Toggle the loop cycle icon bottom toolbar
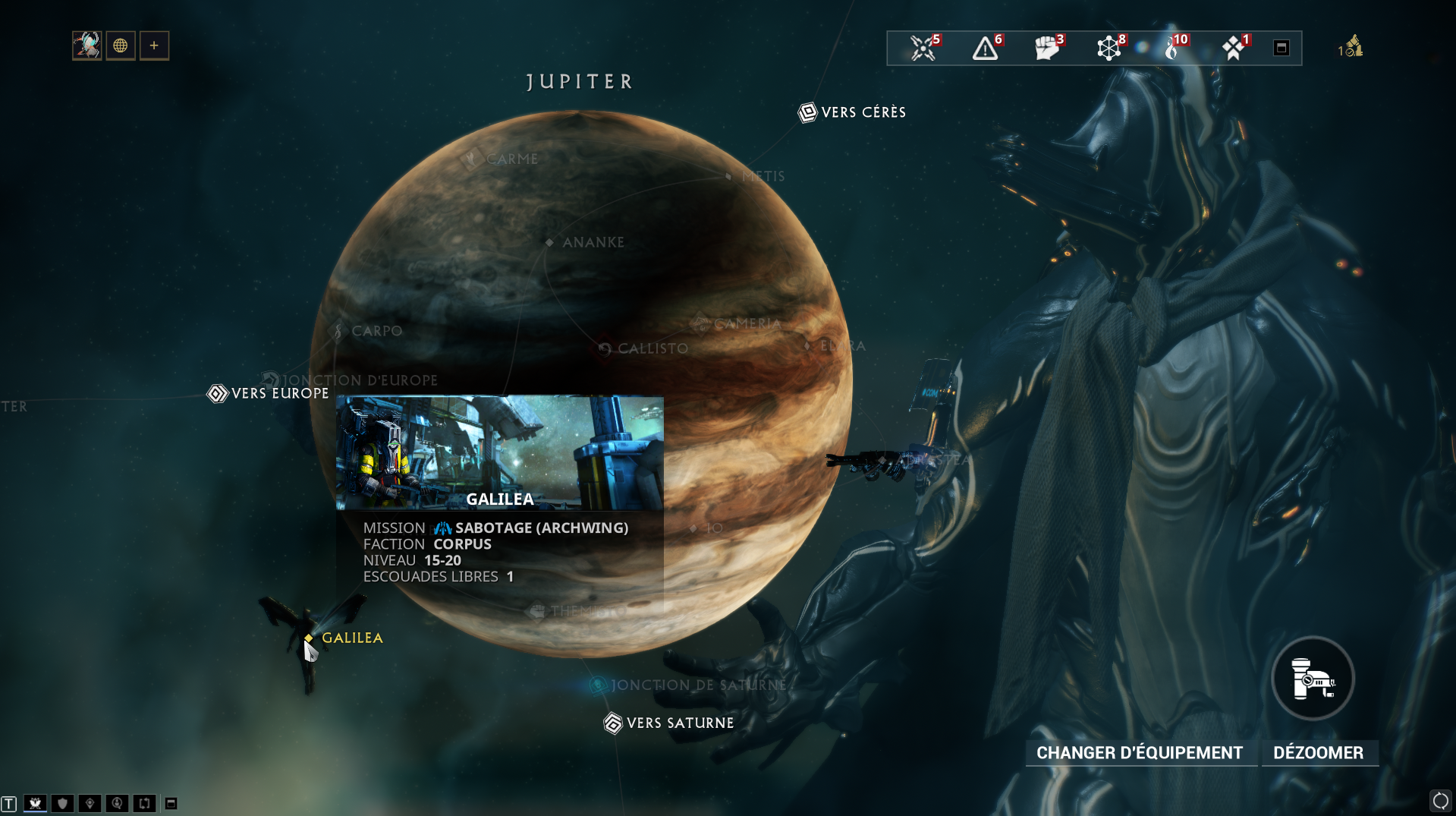 click(143, 802)
